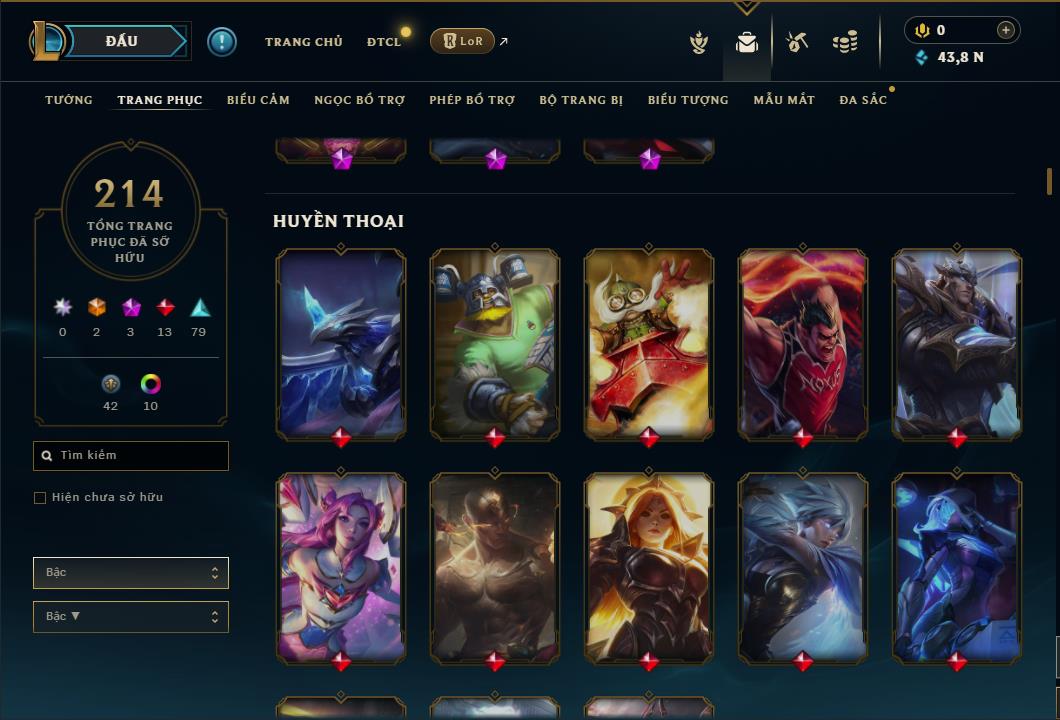Open the BIỂU CẢM tab
This screenshot has height=720, width=1060.
(258, 100)
